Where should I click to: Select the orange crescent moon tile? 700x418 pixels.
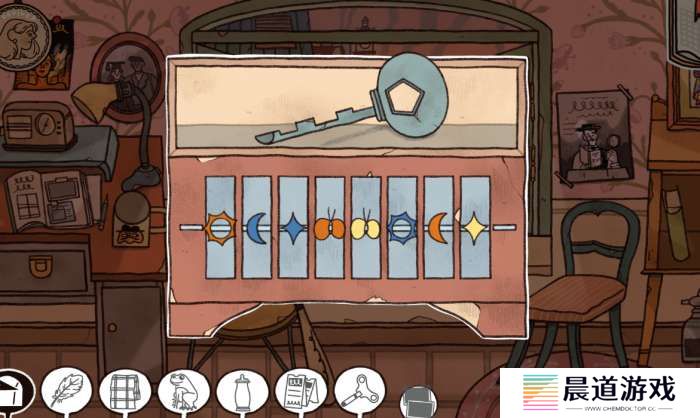tap(438, 228)
